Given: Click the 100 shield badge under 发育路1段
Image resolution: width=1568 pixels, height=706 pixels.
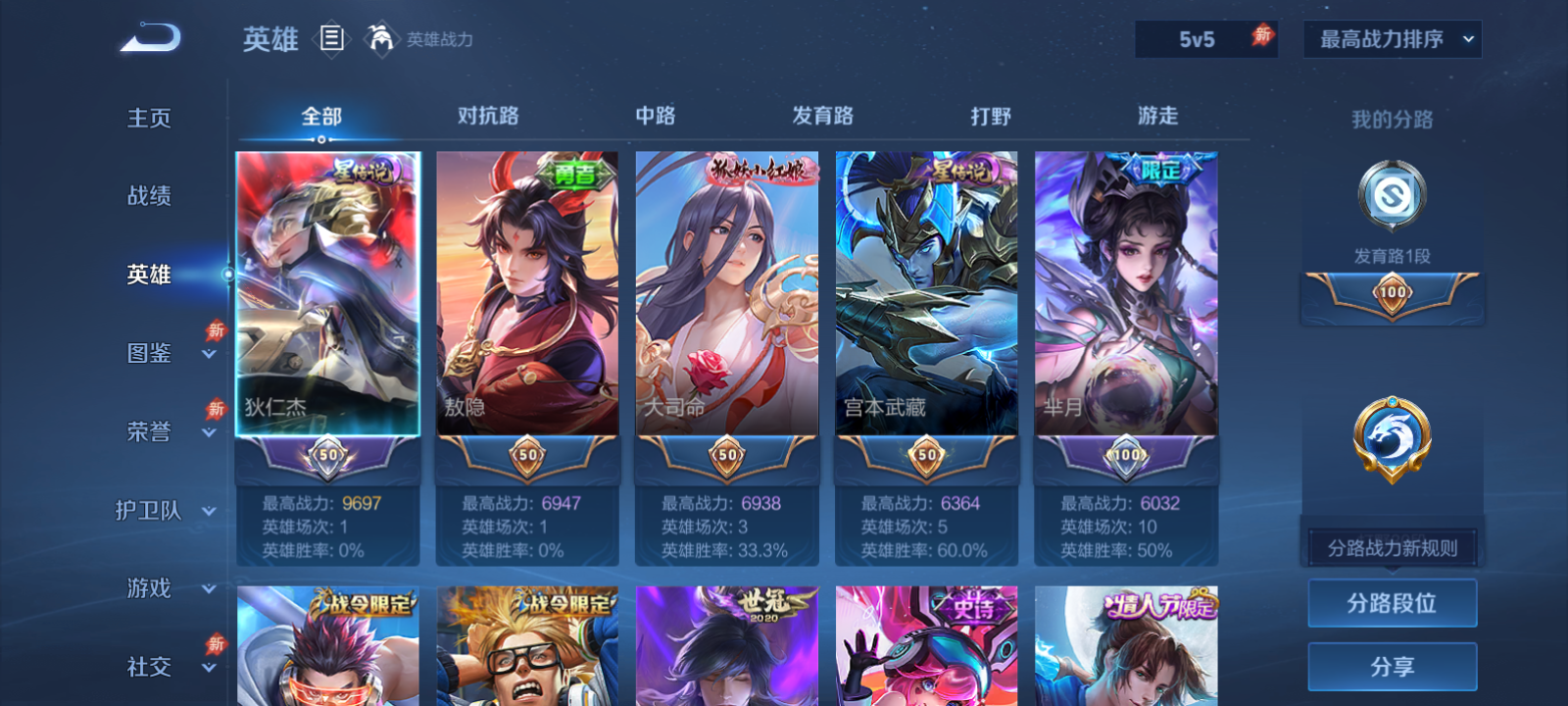Looking at the screenshot, I should pyautogui.click(x=1392, y=294).
